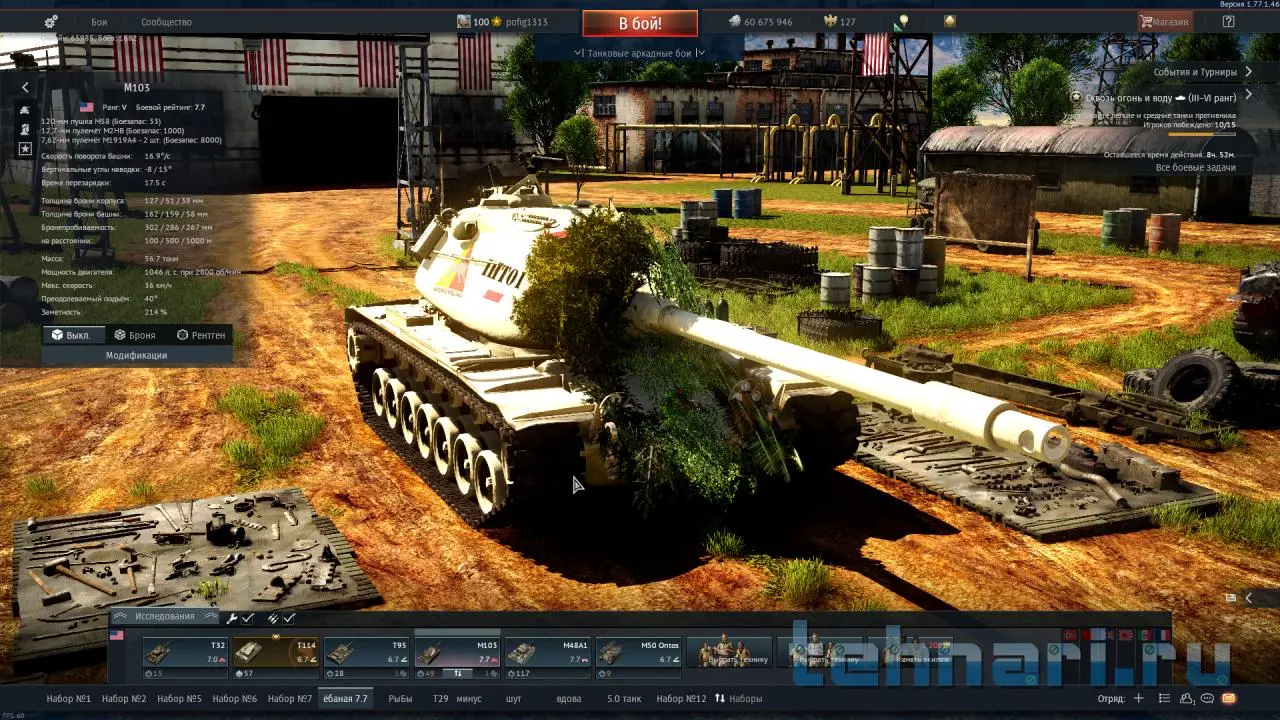Switch to the Броня armor view
The image size is (1280, 720).
tap(135, 335)
